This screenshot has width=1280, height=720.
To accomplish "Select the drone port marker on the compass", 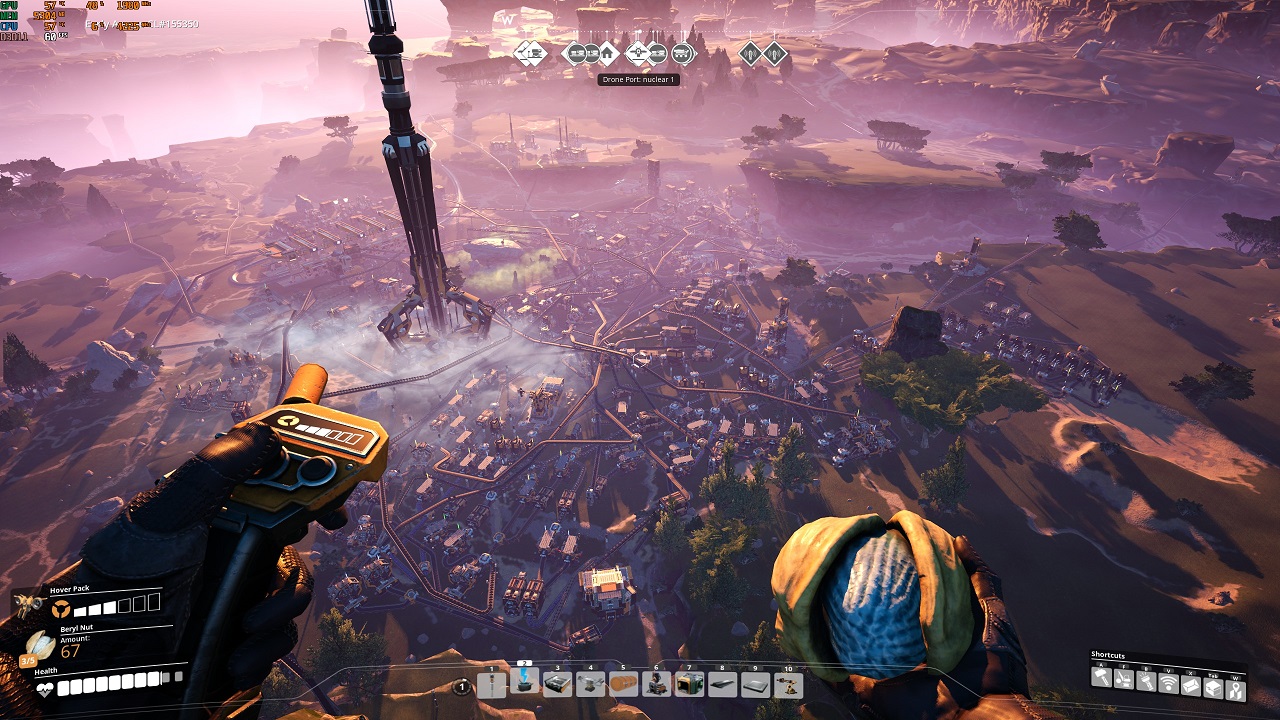I will pos(639,53).
